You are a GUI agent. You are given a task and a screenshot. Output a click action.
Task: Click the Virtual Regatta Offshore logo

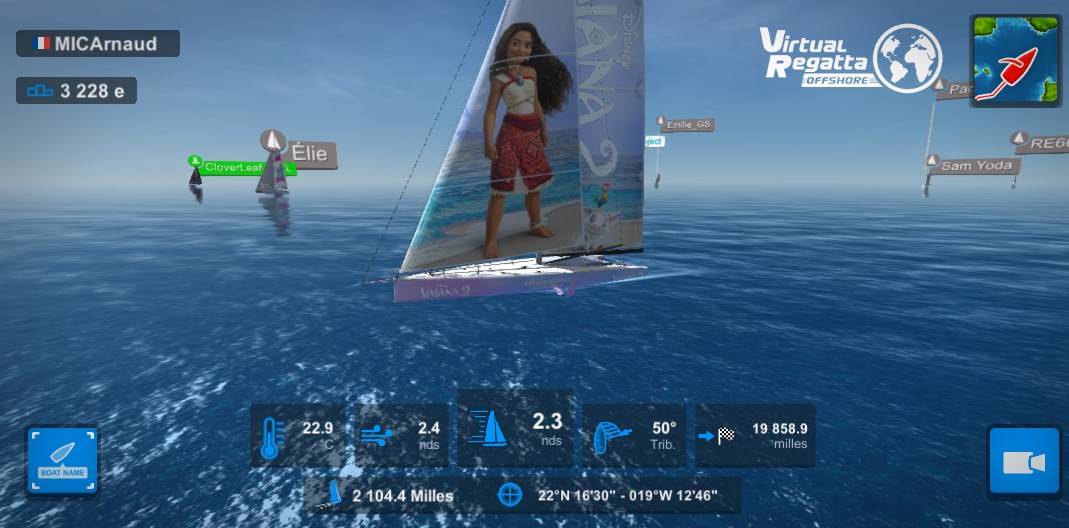pyautogui.click(x=849, y=57)
